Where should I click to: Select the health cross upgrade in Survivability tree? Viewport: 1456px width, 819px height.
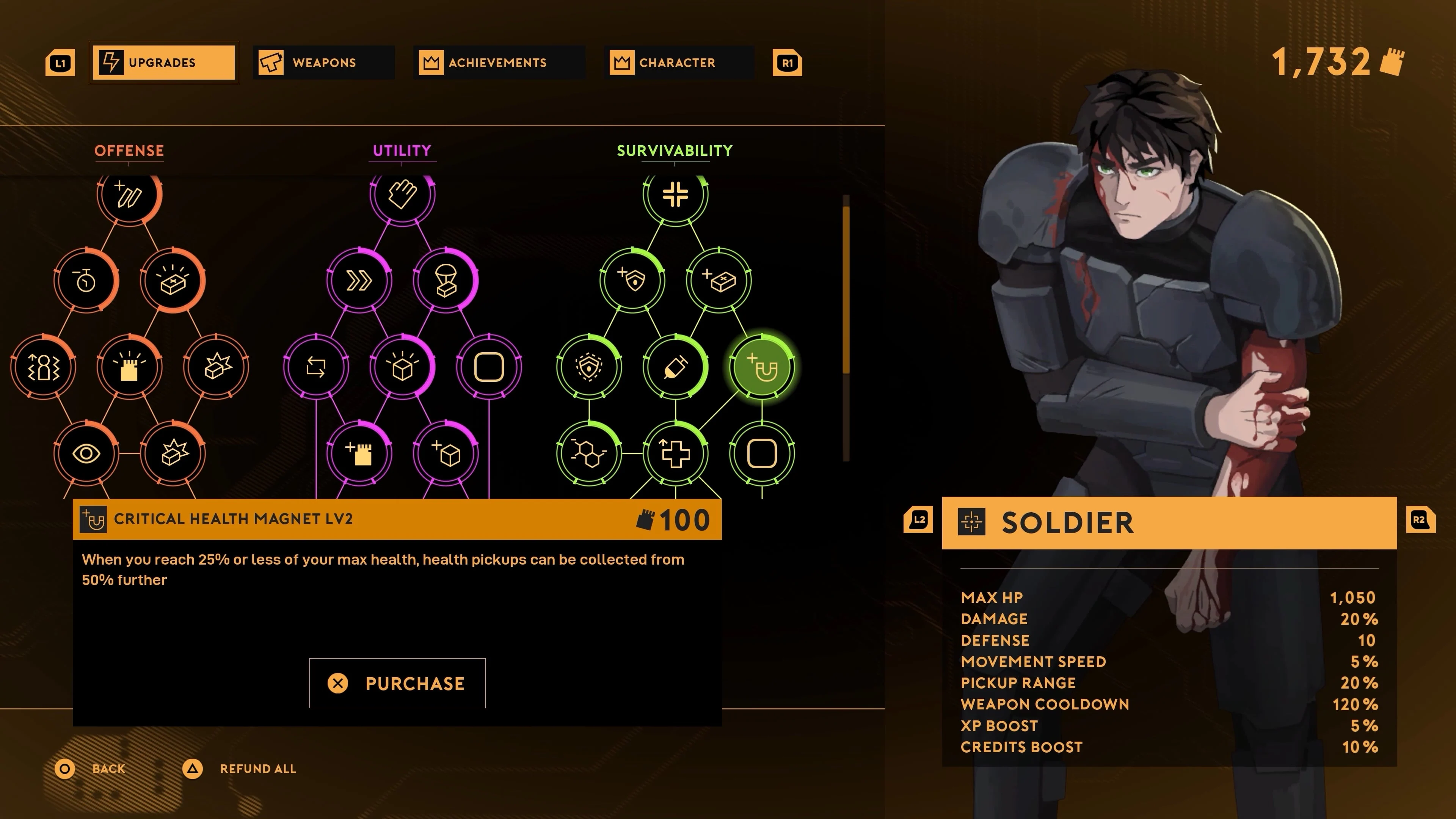click(x=676, y=452)
